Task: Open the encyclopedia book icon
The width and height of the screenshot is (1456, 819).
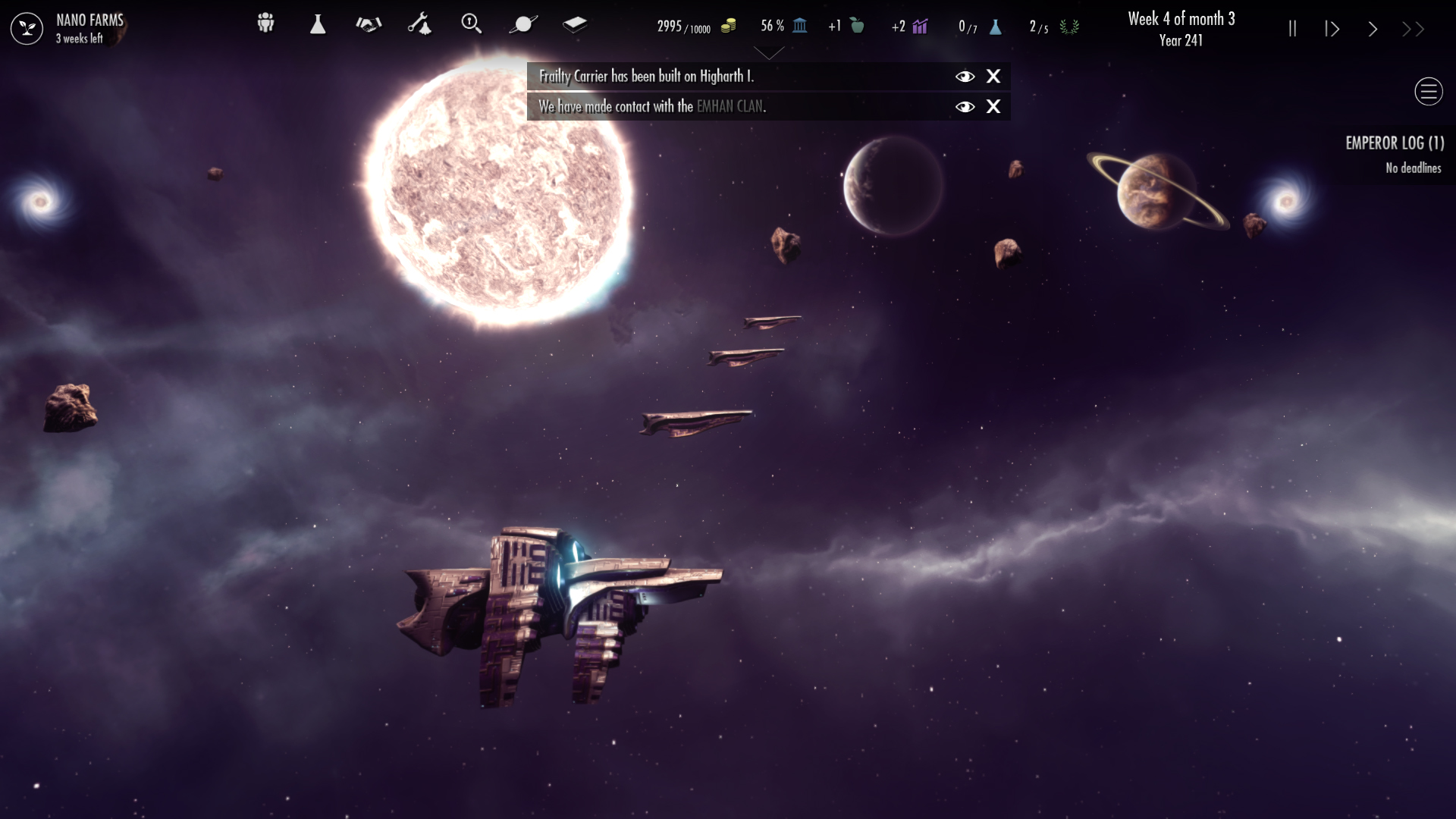Action: [x=575, y=24]
